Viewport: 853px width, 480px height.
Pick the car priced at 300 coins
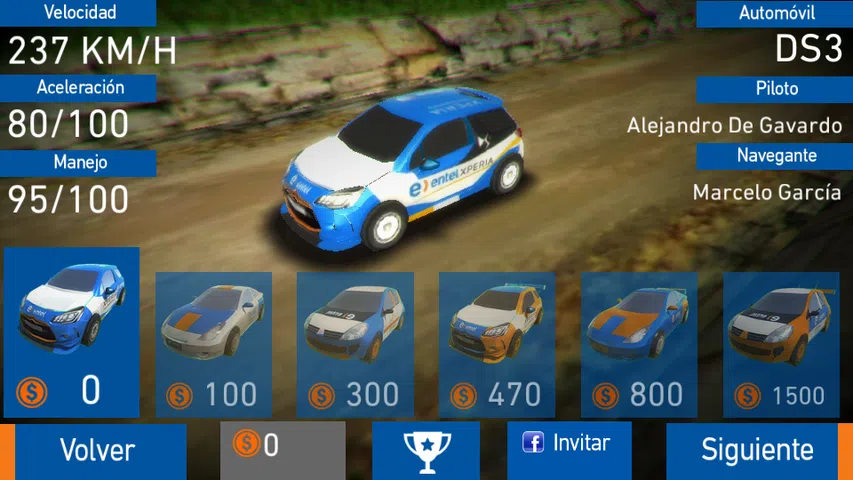pyautogui.click(x=356, y=344)
